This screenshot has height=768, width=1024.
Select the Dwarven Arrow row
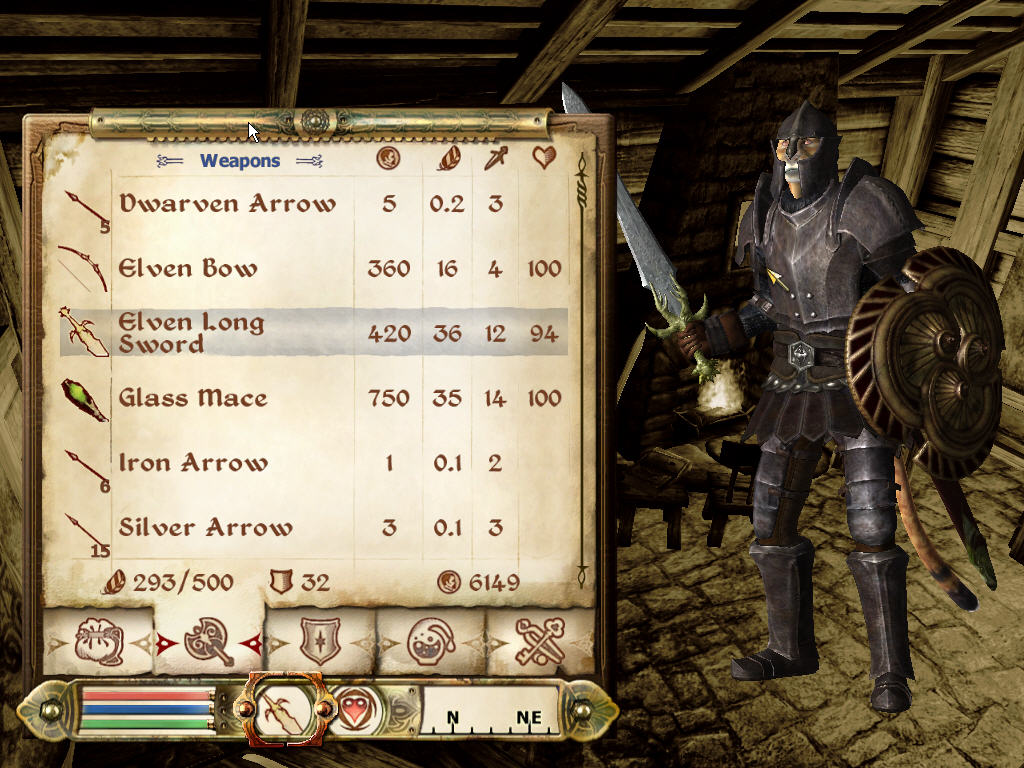coord(227,204)
